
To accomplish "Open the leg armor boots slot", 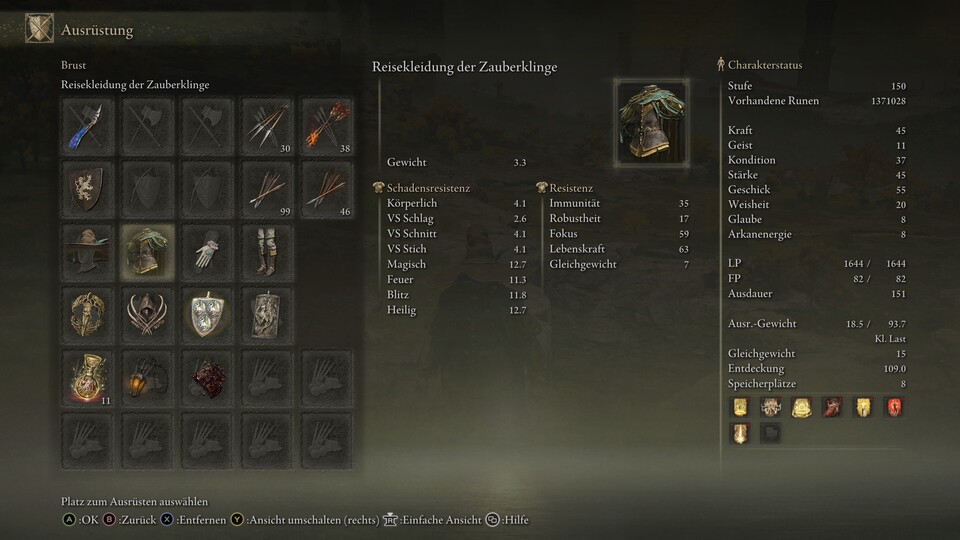I will 267,250.
